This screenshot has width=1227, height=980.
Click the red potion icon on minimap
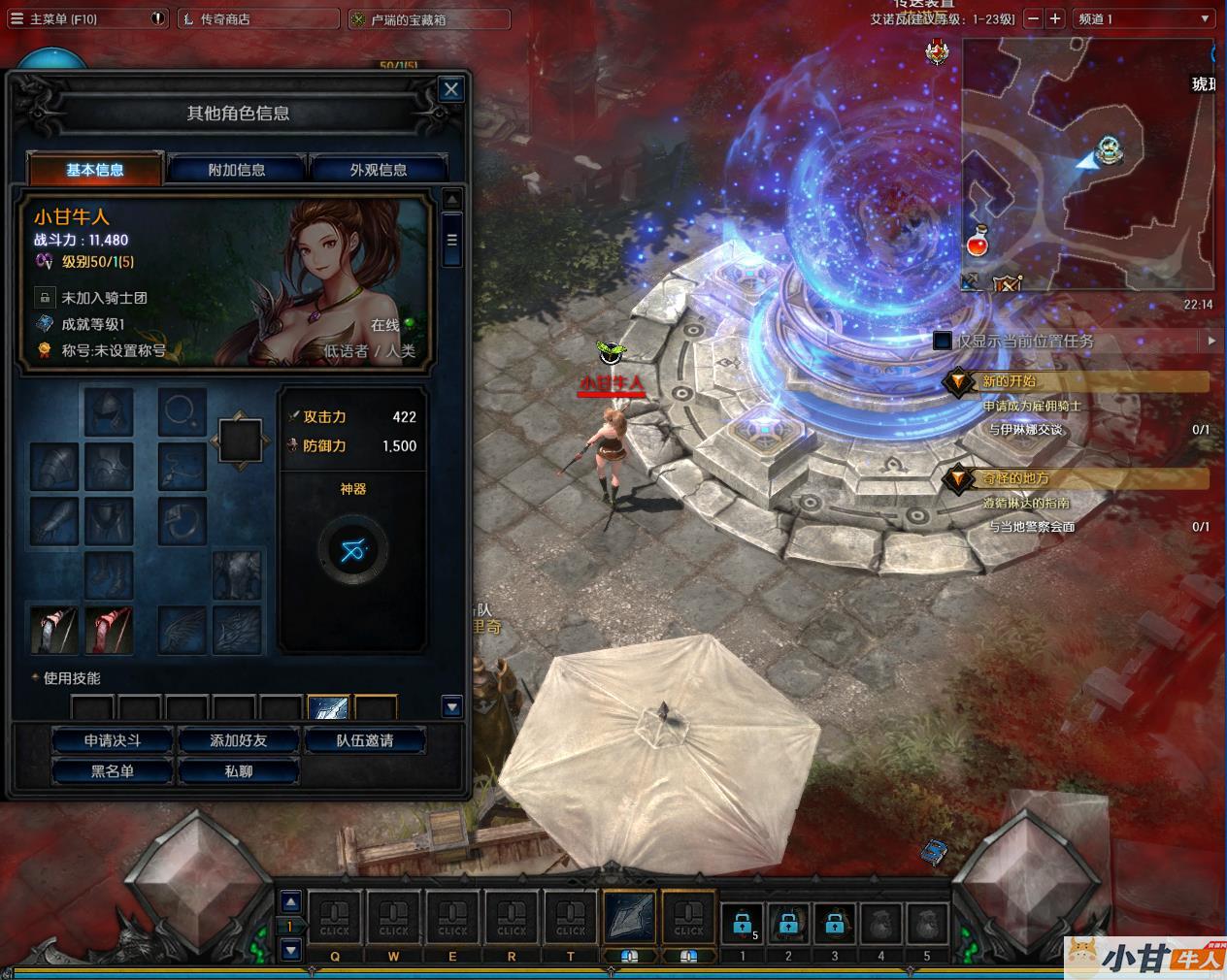pos(977,244)
